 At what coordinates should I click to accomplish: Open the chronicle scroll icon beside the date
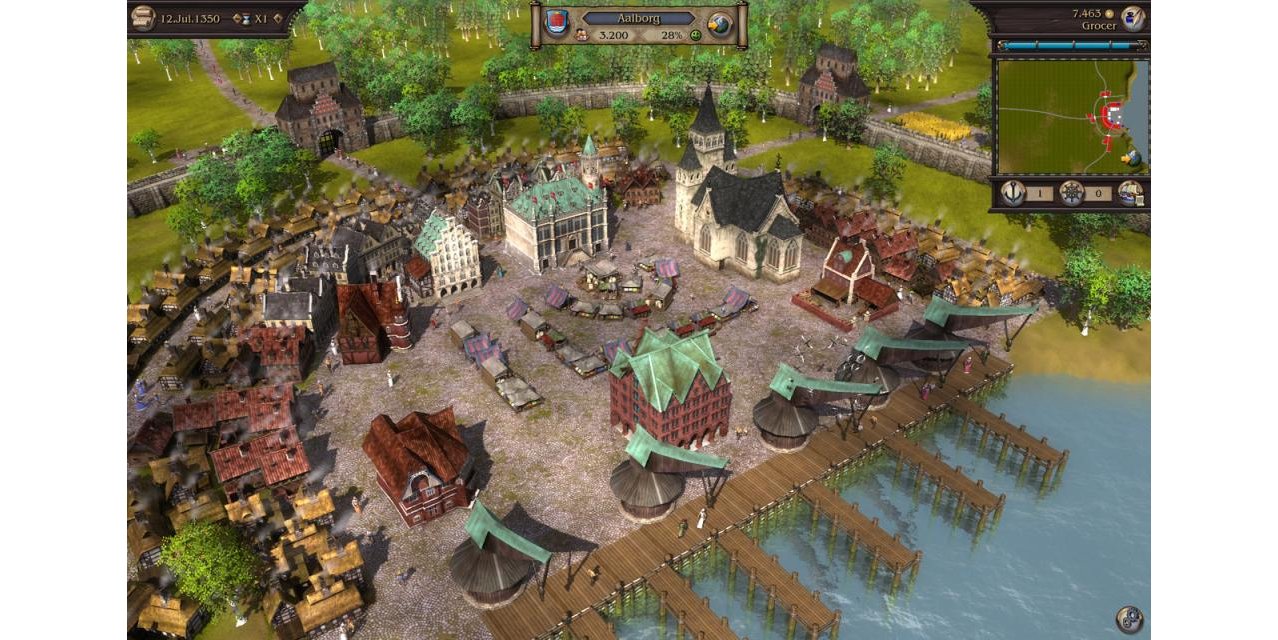point(144,17)
